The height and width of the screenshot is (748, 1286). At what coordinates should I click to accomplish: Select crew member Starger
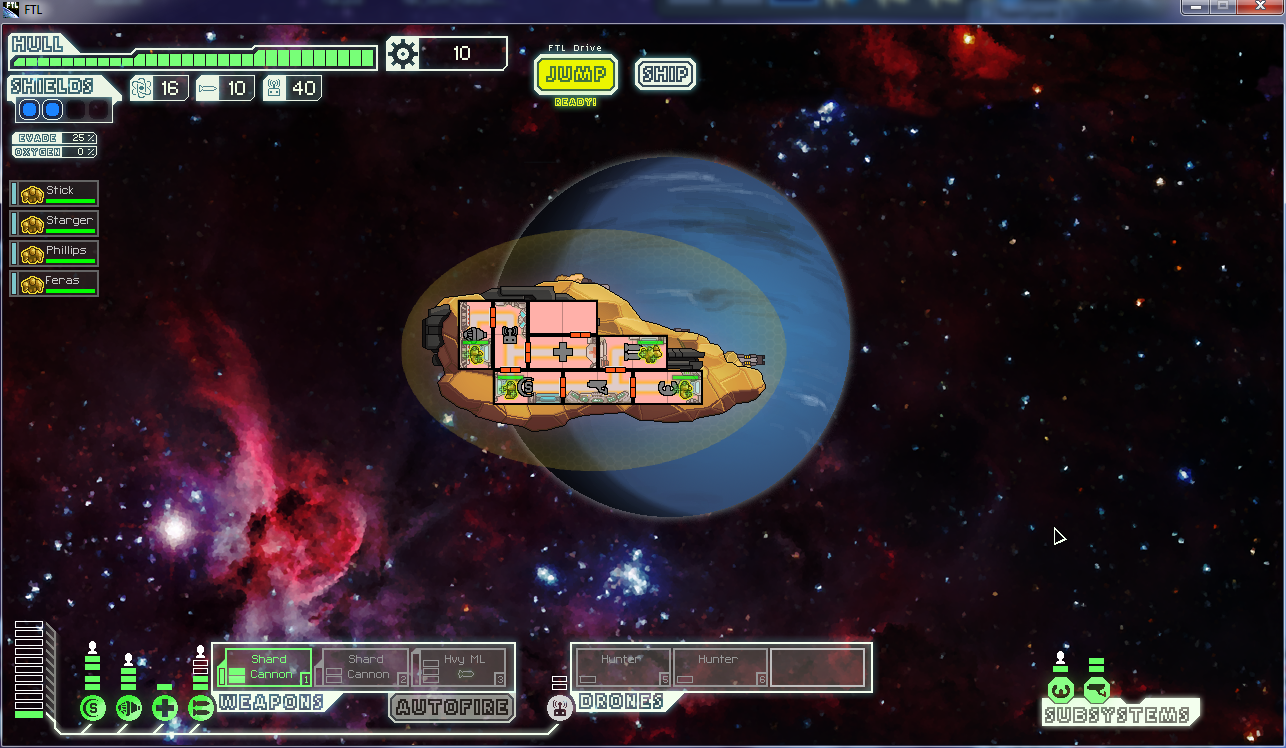[x=55, y=223]
